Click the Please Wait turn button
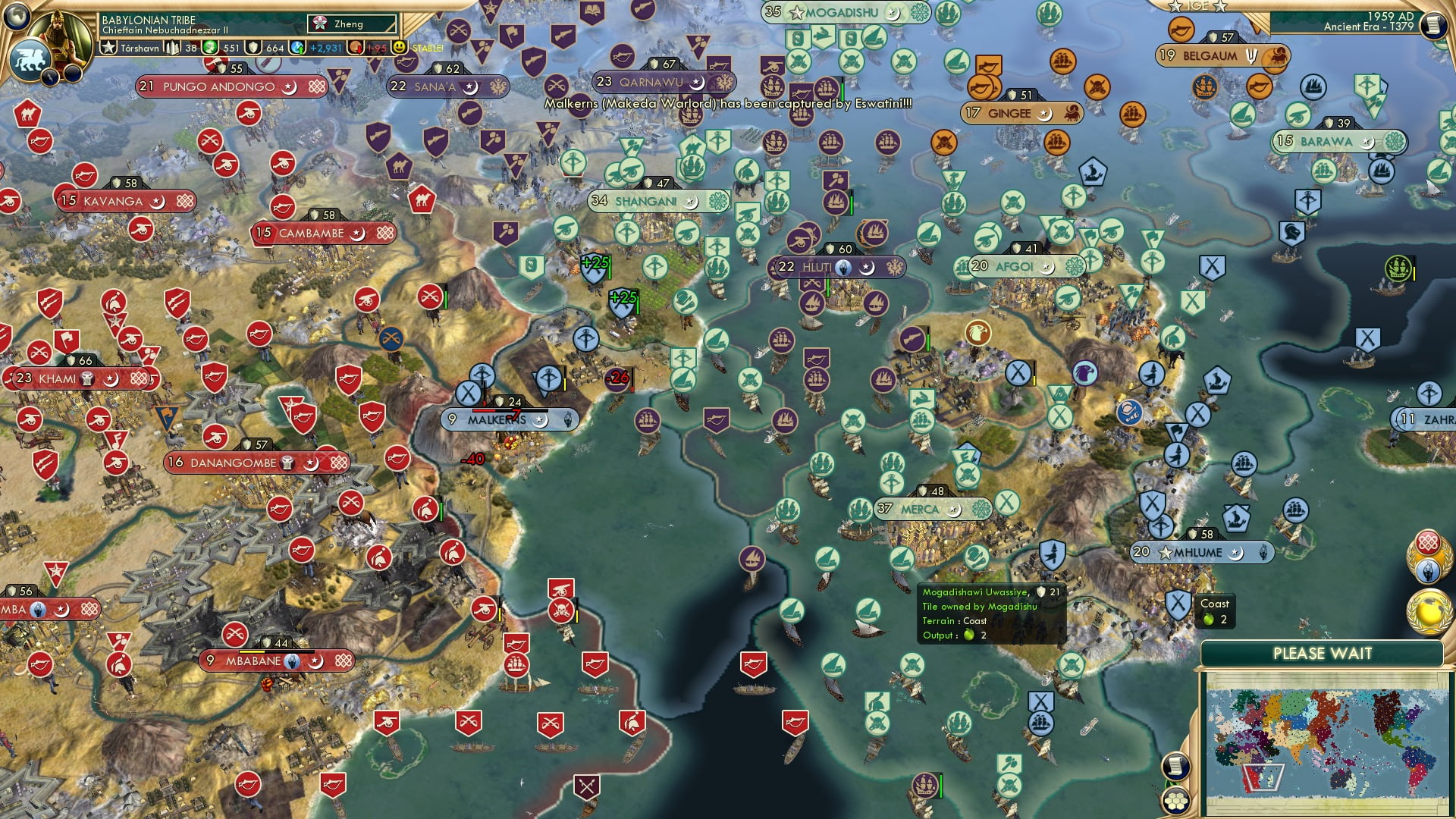The width and height of the screenshot is (1456, 819). pos(1322,654)
